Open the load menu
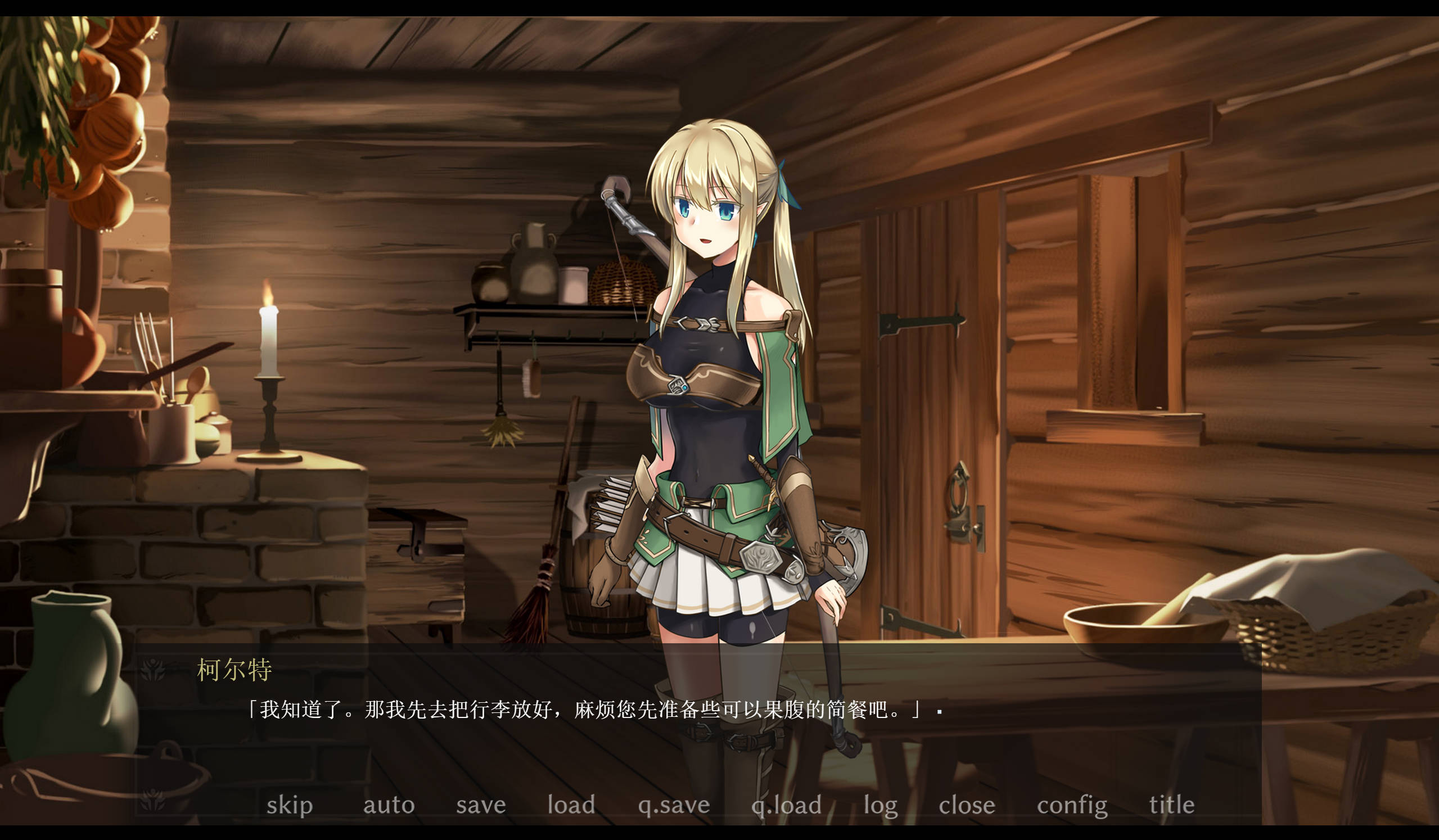The width and height of the screenshot is (1439, 840). (x=571, y=805)
